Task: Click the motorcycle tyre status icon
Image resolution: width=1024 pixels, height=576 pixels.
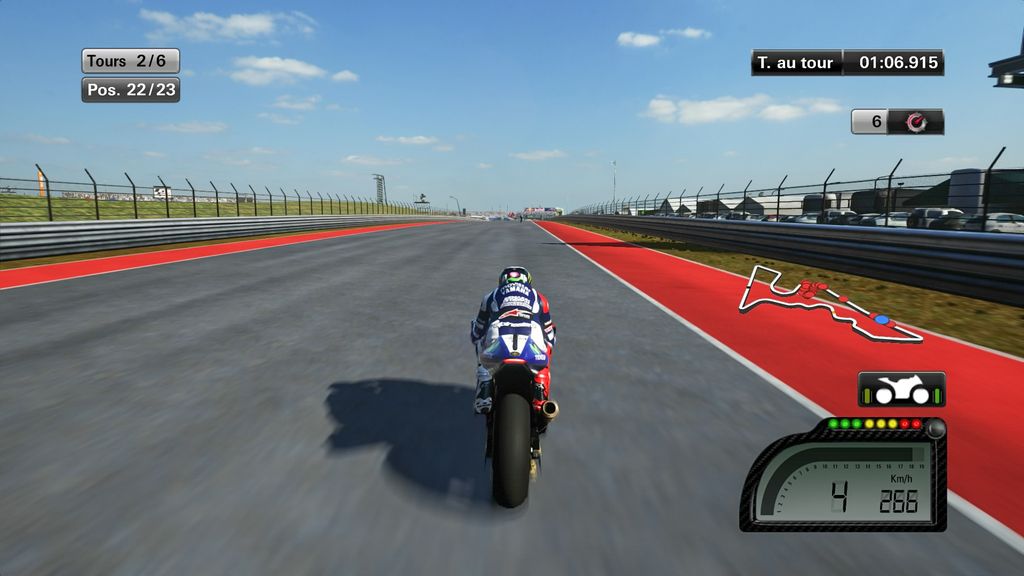Action: [901, 389]
